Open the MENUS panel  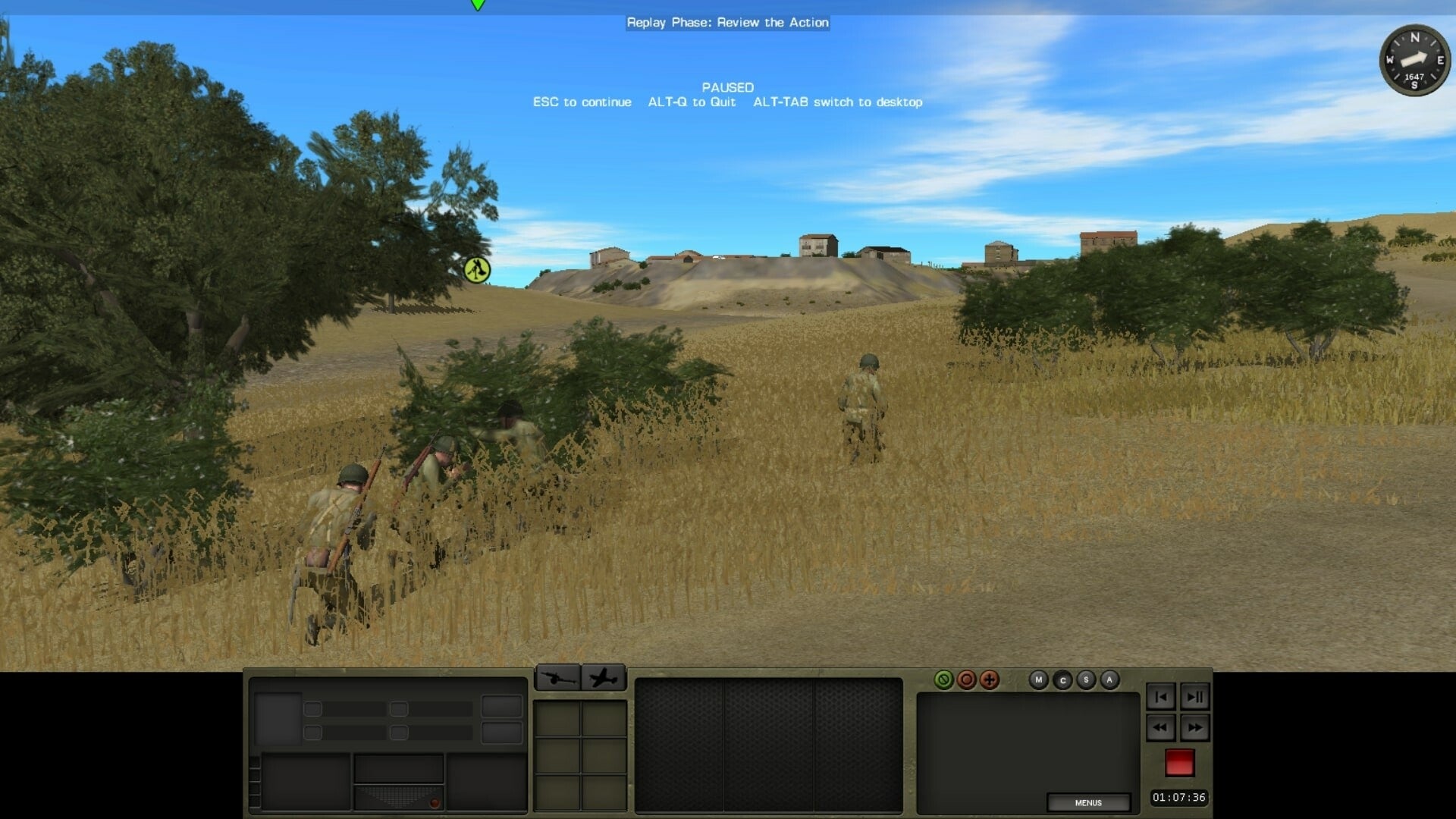1088,802
